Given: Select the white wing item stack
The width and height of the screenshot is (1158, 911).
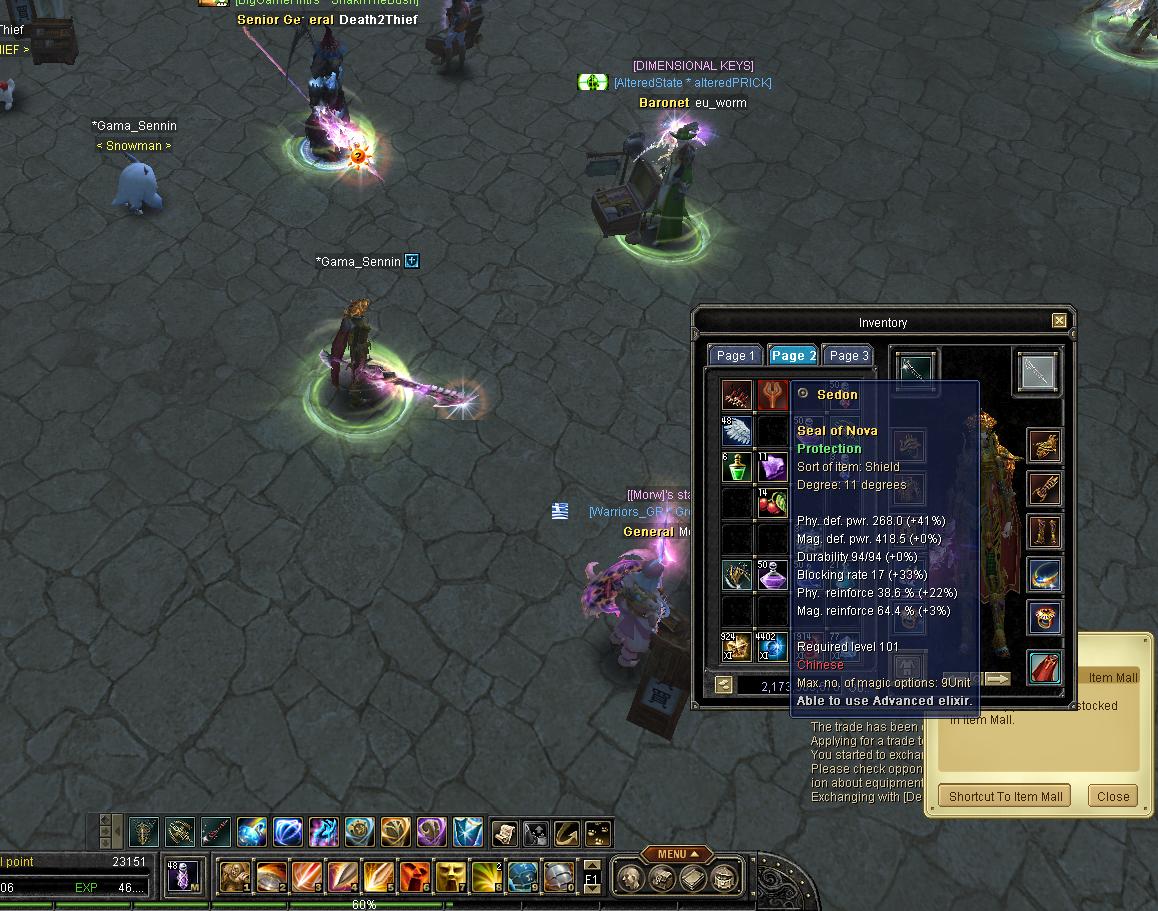Looking at the screenshot, I should coord(736,431).
